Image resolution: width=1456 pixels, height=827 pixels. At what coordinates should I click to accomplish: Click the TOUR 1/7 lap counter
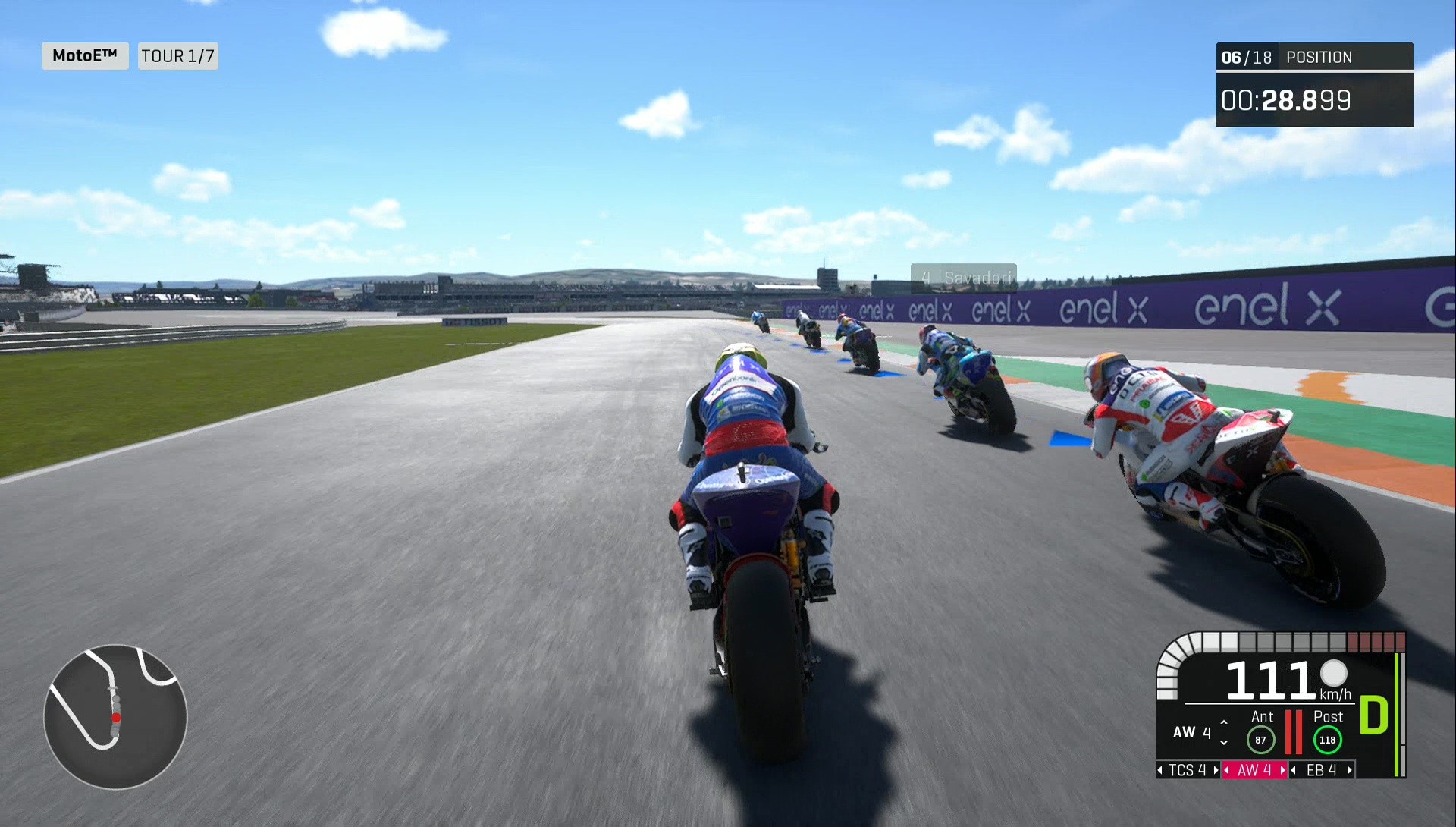coord(177,55)
